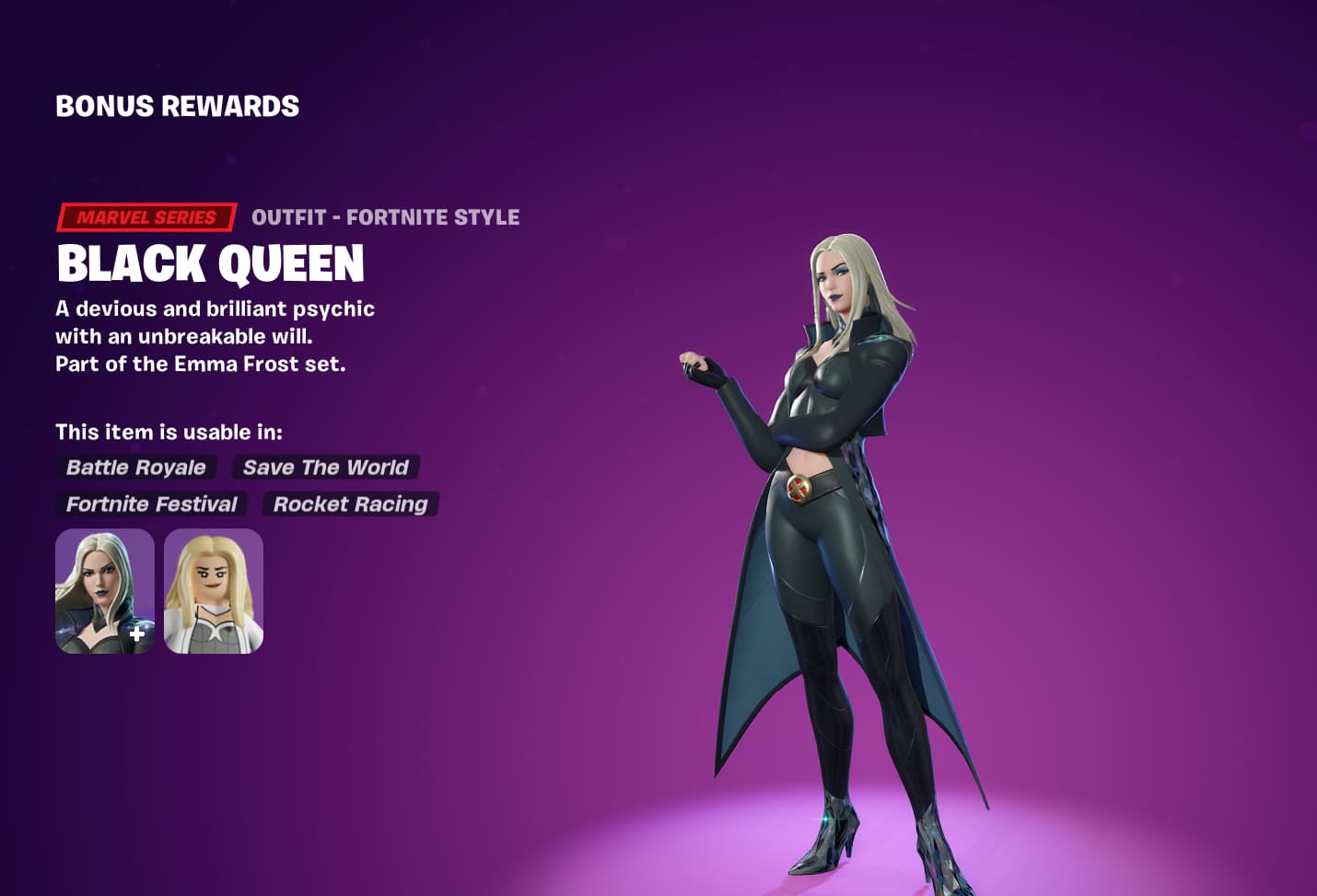Image resolution: width=1317 pixels, height=896 pixels.
Task: Open the Battle Royale compatibility tag
Action: coord(135,467)
